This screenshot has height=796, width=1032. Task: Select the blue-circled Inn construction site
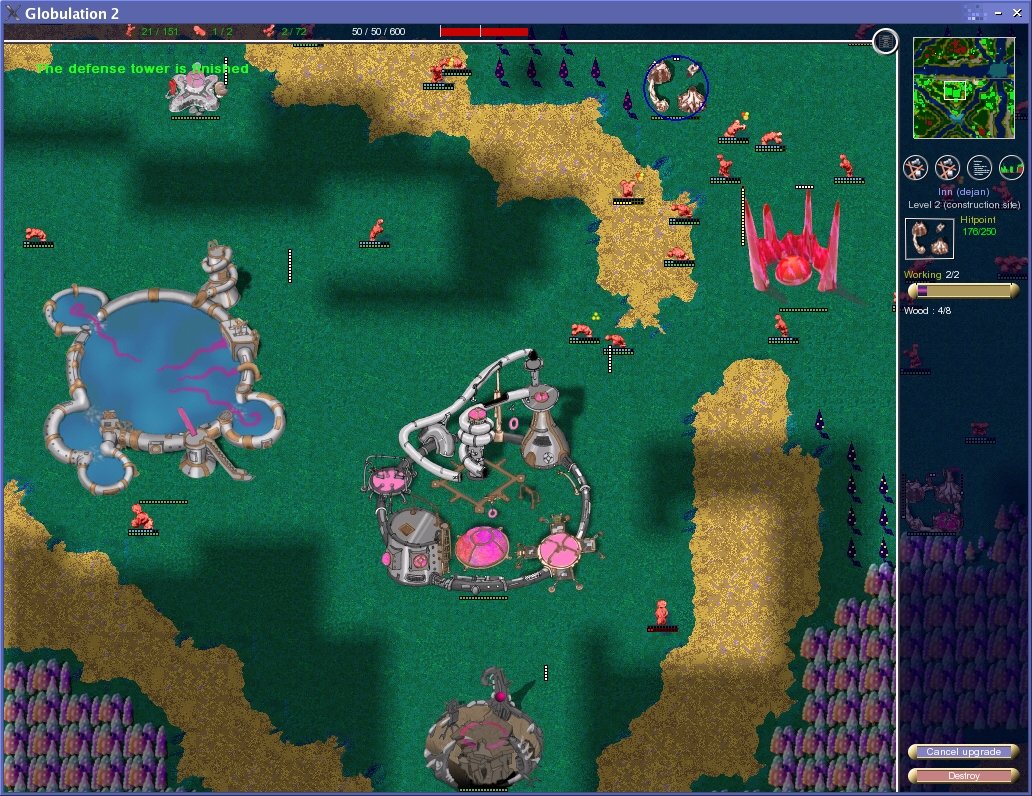pyautogui.click(x=675, y=88)
